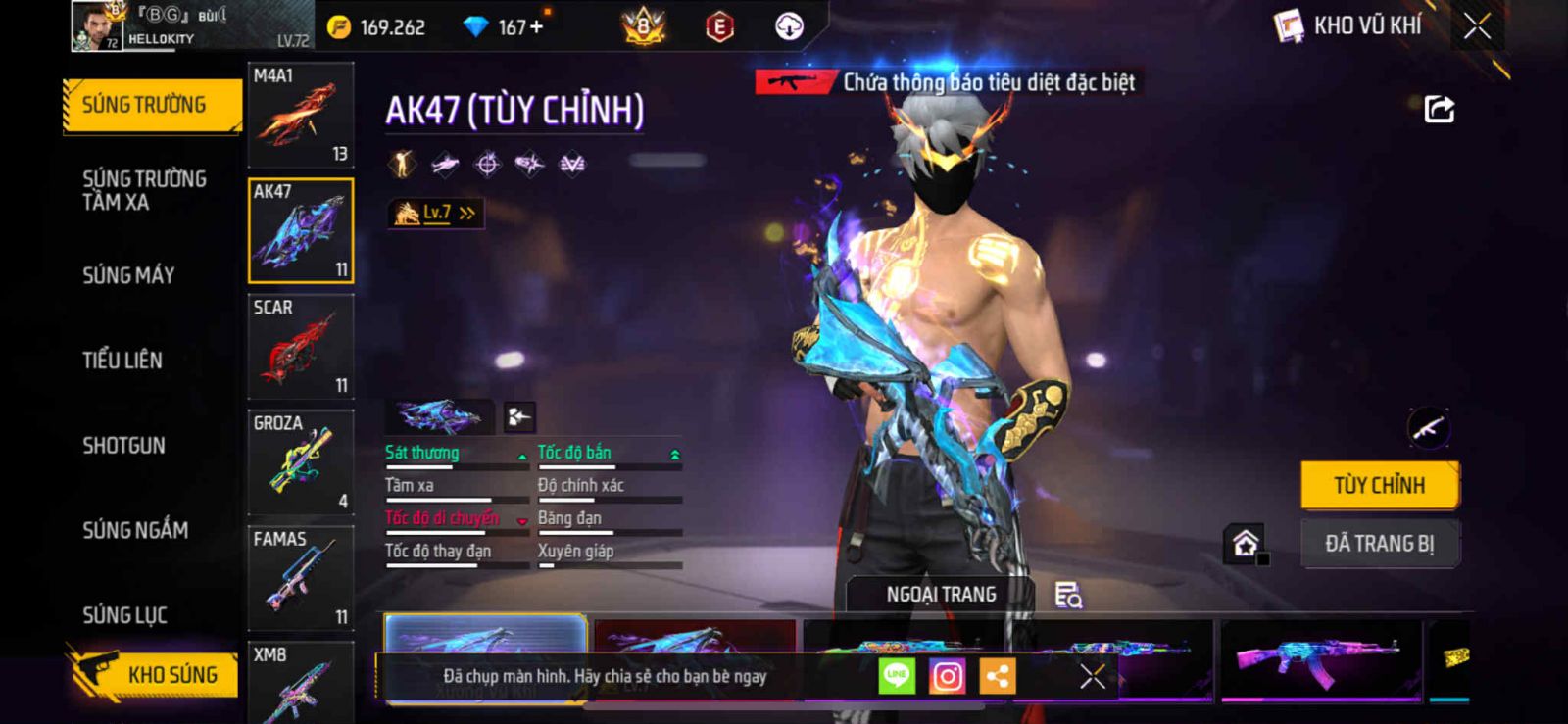Open the Kho Súng button

coord(155,674)
